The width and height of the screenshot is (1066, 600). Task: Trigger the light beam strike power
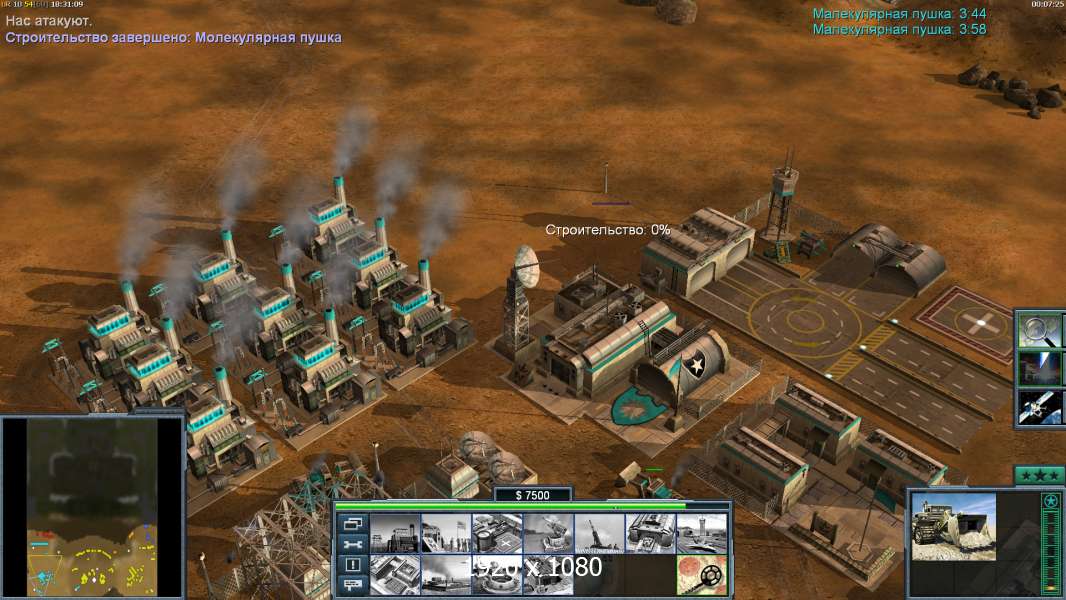(x=1039, y=368)
